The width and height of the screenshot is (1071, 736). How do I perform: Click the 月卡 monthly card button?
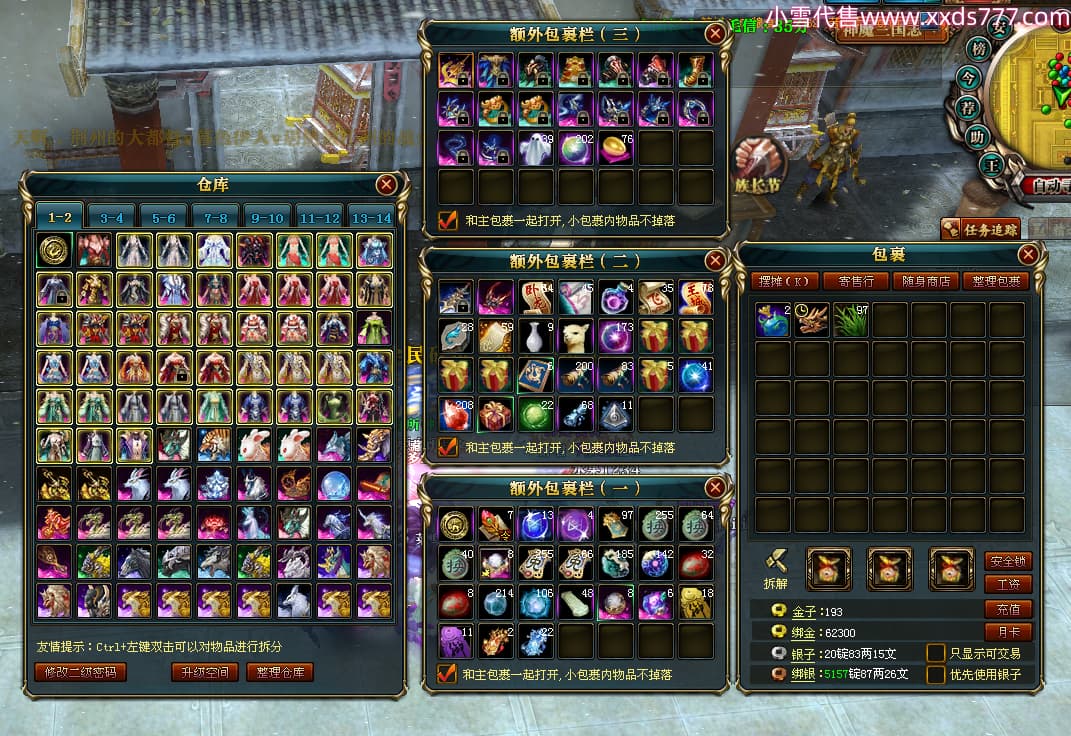tap(1008, 632)
